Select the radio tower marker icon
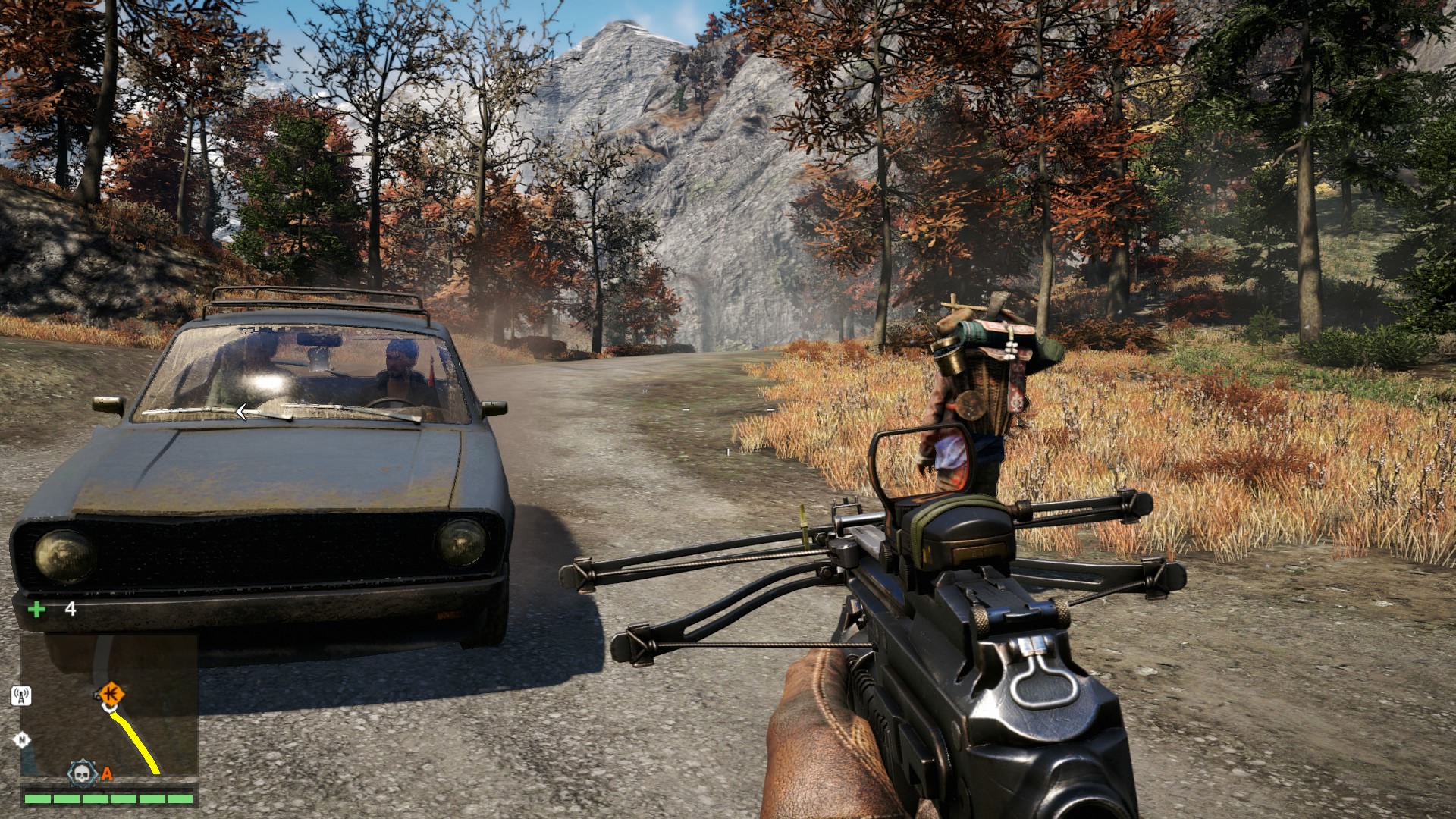Screen dimensions: 1456x819 point(21,695)
